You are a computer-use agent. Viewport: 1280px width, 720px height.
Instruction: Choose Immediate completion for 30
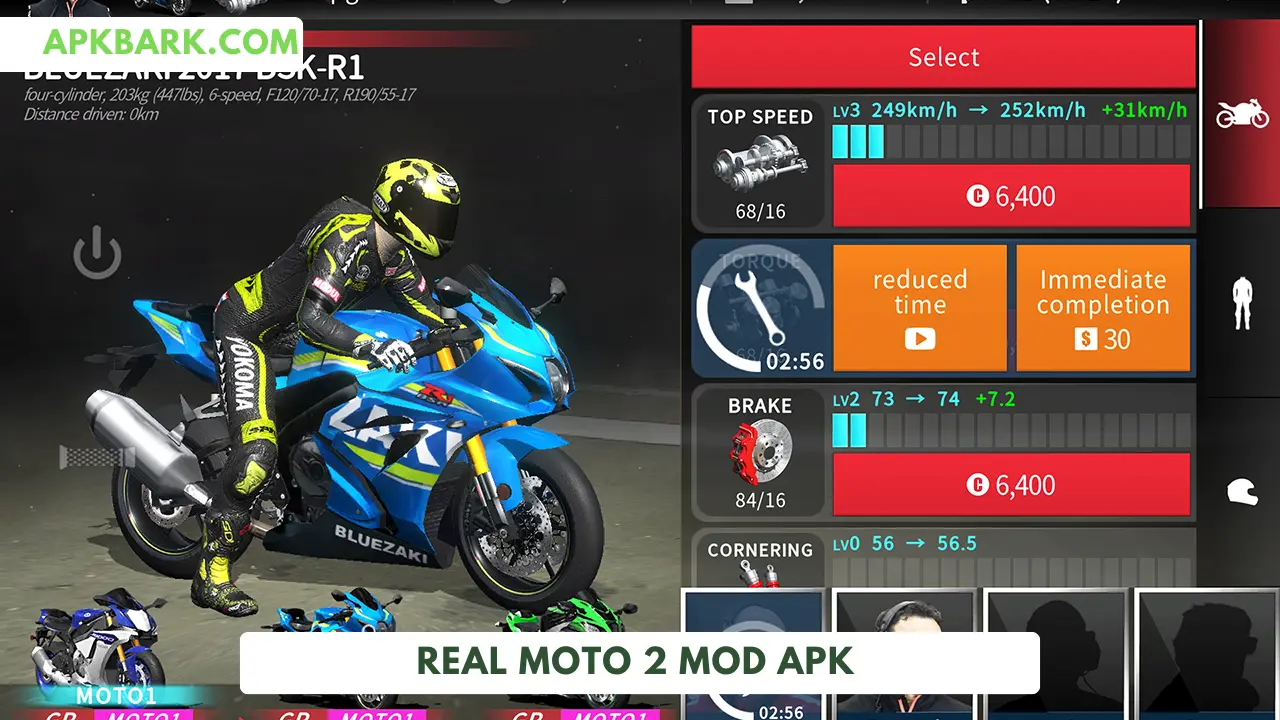tap(1103, 308)
